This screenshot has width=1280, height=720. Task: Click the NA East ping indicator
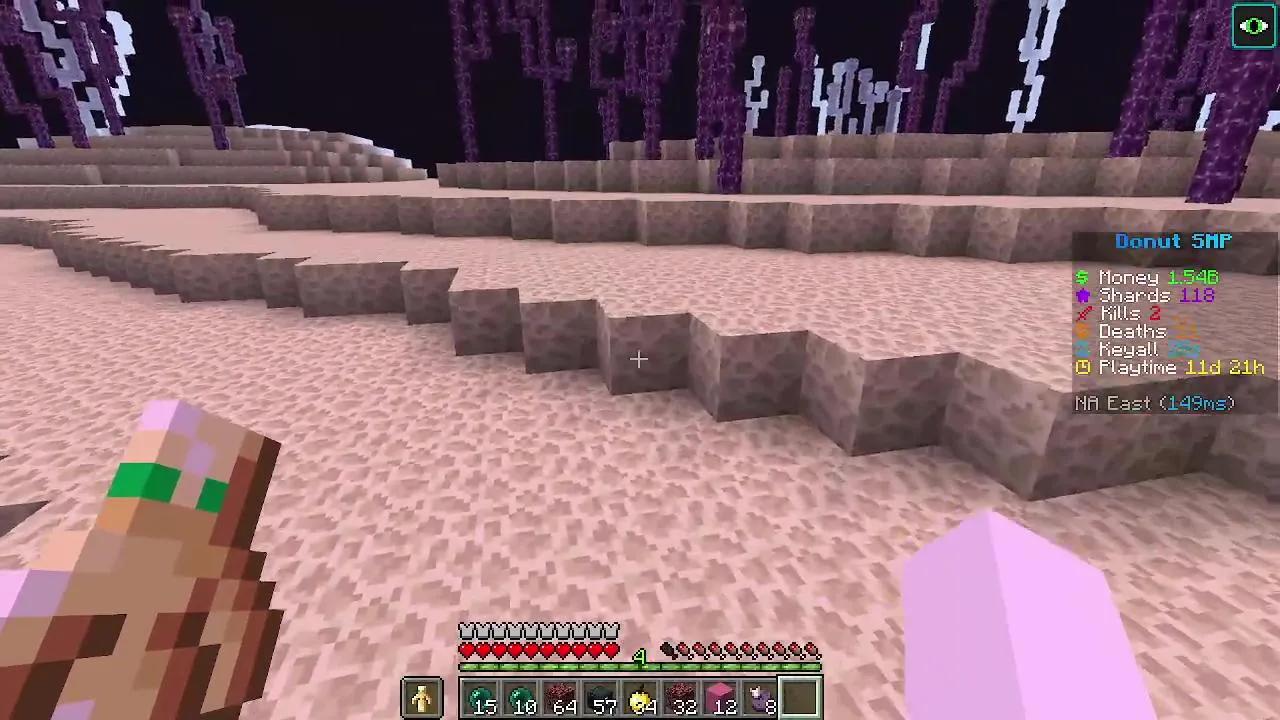pyautogui.click(x=1154, y=403)
